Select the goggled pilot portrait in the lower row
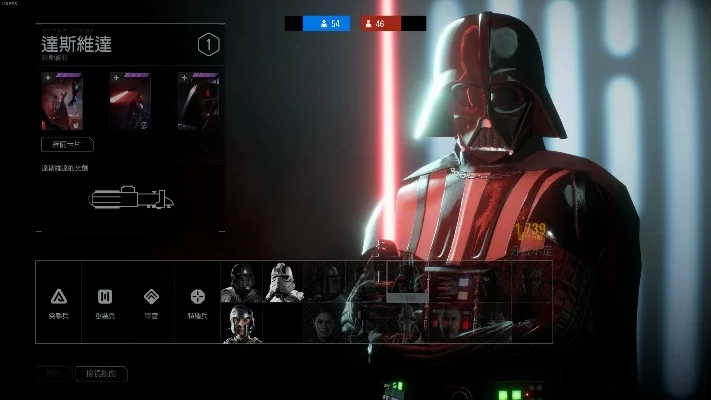Image resolution: width=711 pixels, height=400 pixels. (241, 323)
